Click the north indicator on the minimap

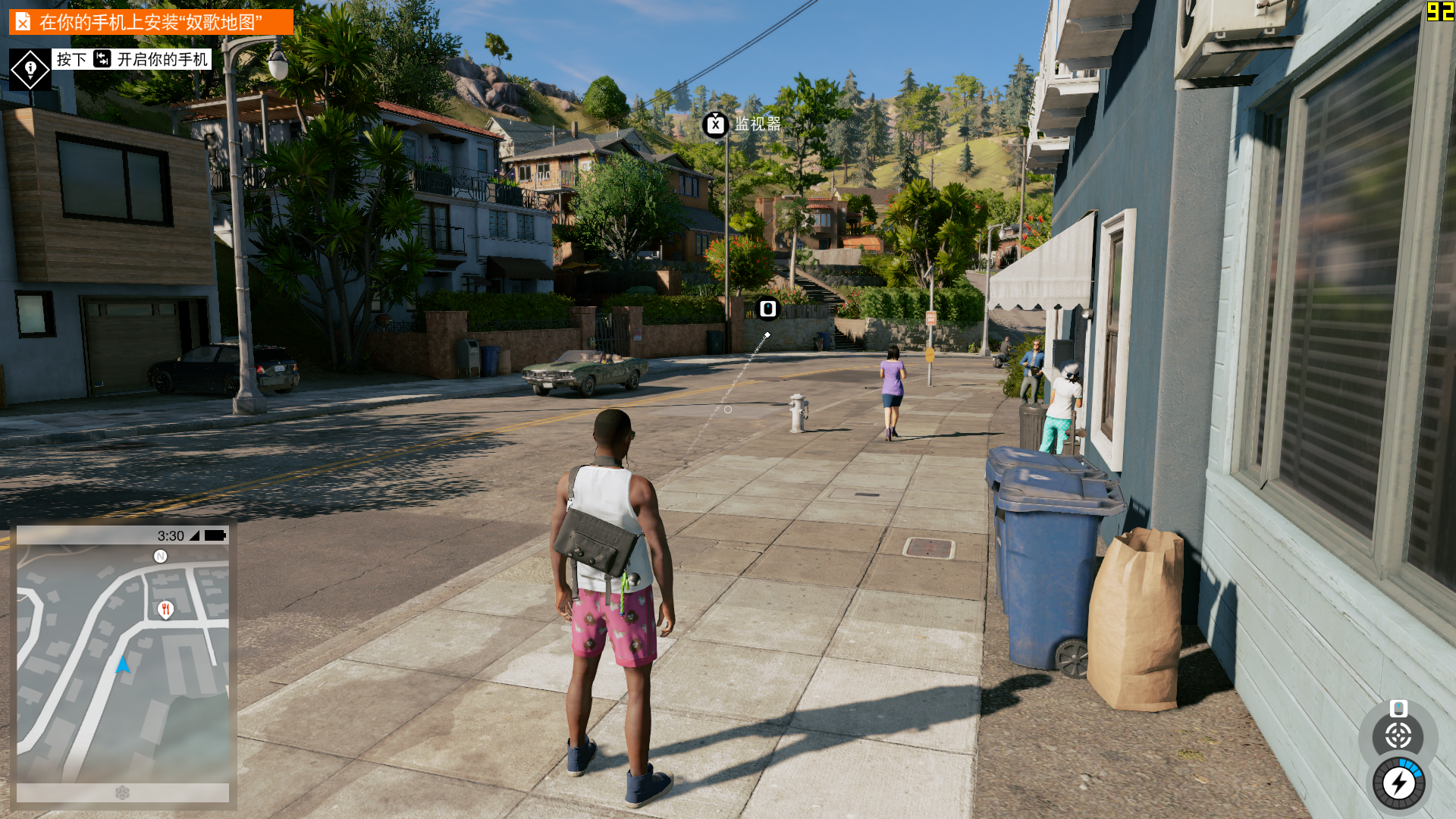(160, 557)
